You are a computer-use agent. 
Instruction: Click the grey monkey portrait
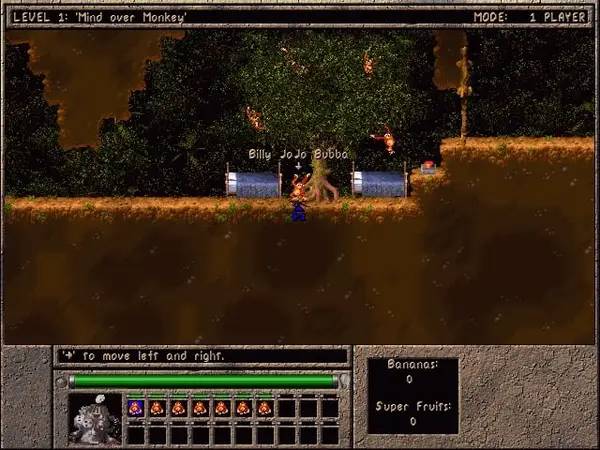(x=93, y=419)
